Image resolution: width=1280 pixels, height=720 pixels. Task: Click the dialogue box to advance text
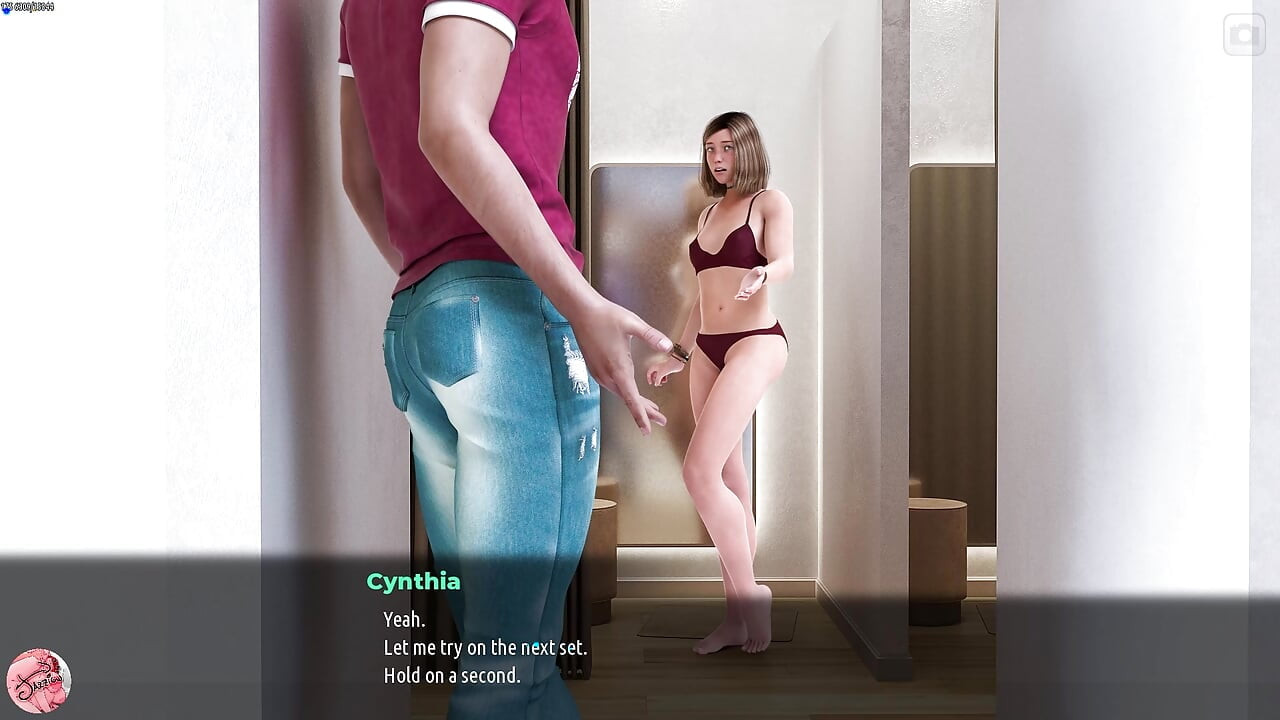640,640
